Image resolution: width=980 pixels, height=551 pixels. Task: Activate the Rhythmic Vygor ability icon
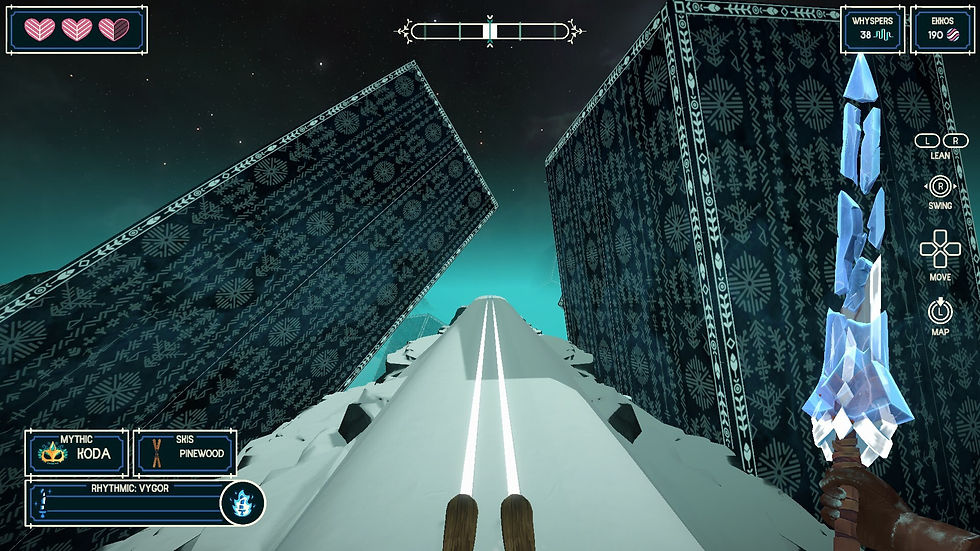[242, 502]
